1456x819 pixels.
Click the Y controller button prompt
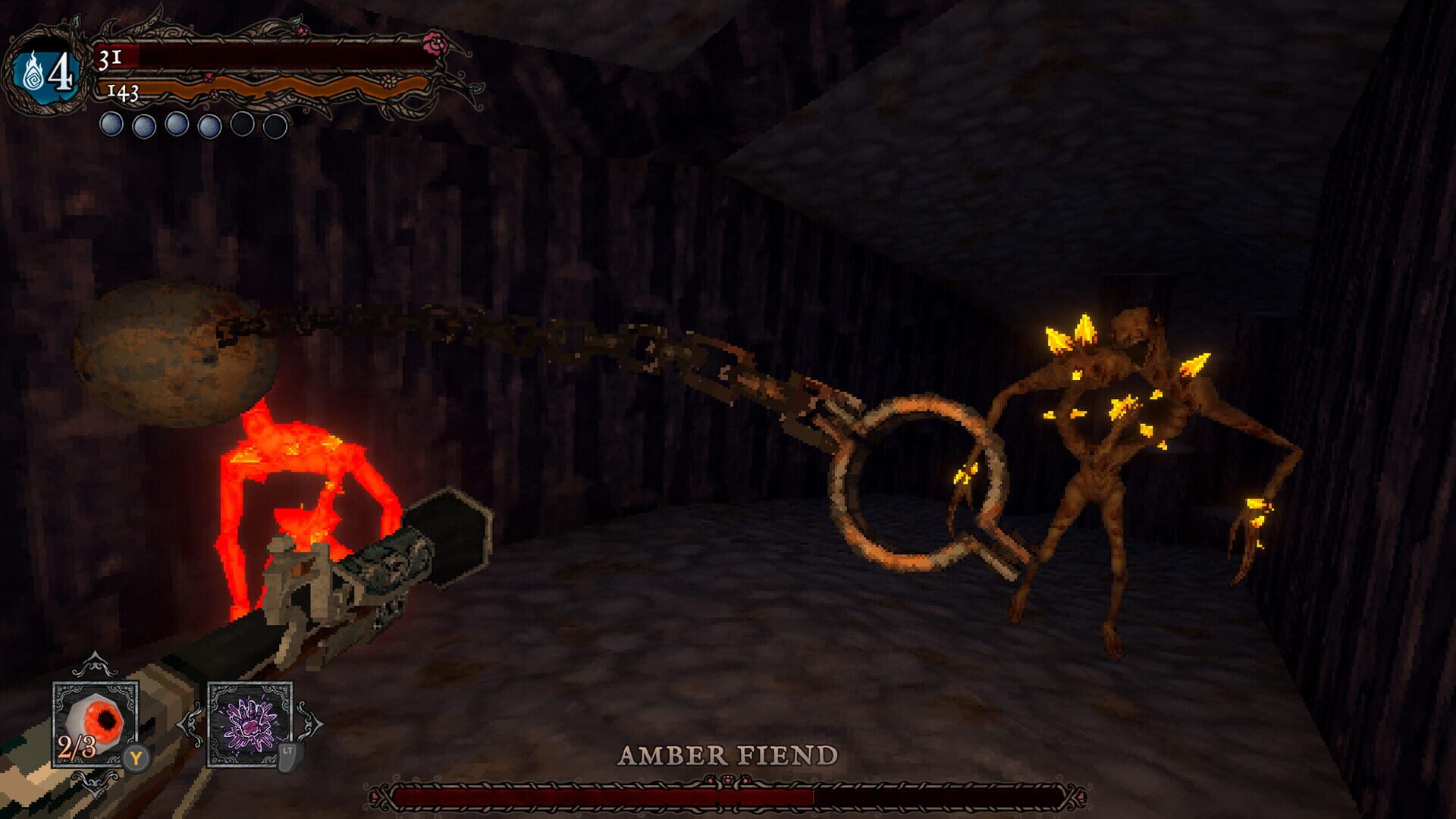pos(136,758)
